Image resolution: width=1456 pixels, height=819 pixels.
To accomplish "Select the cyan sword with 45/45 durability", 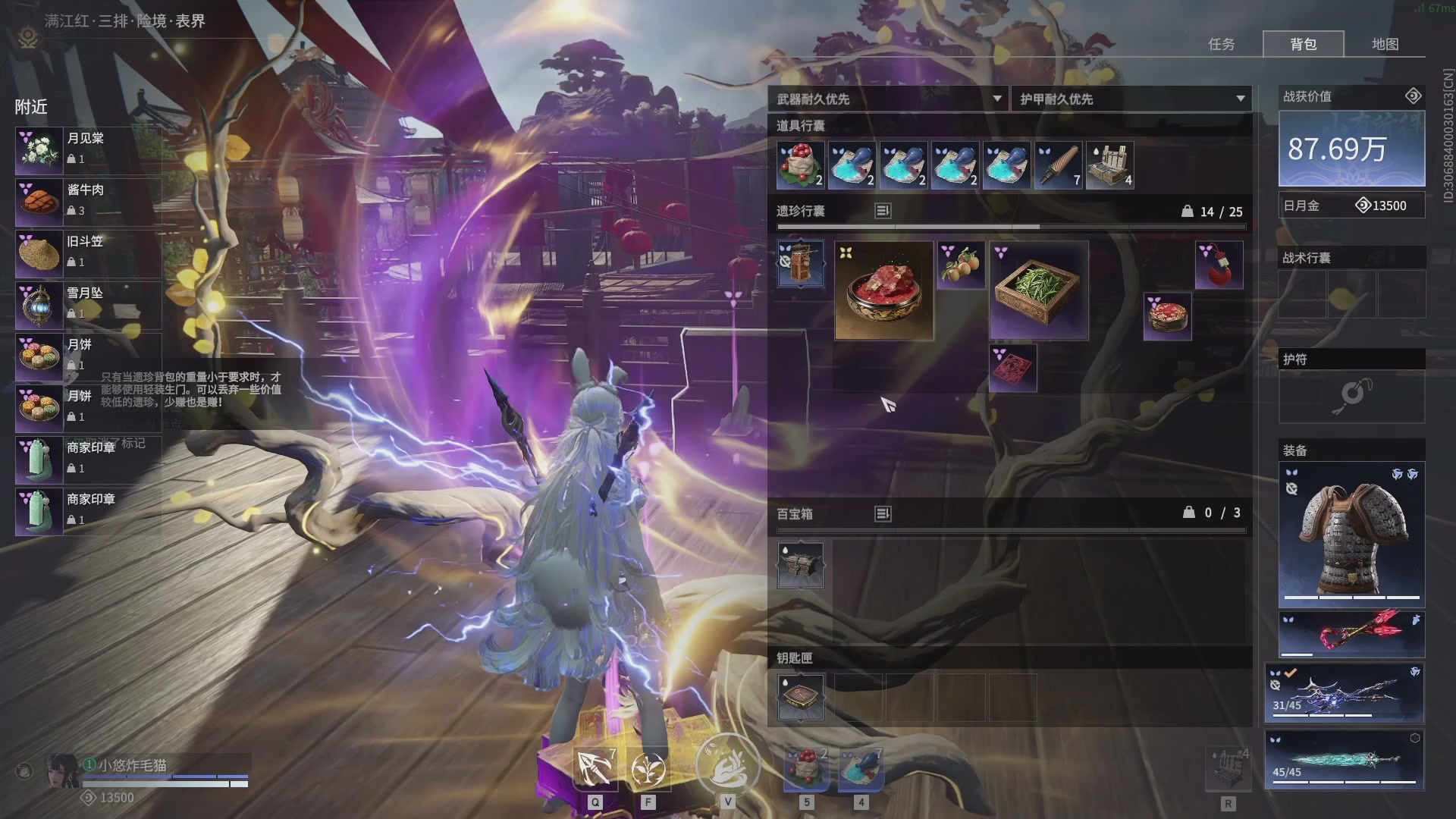I will pos(1345,760).
